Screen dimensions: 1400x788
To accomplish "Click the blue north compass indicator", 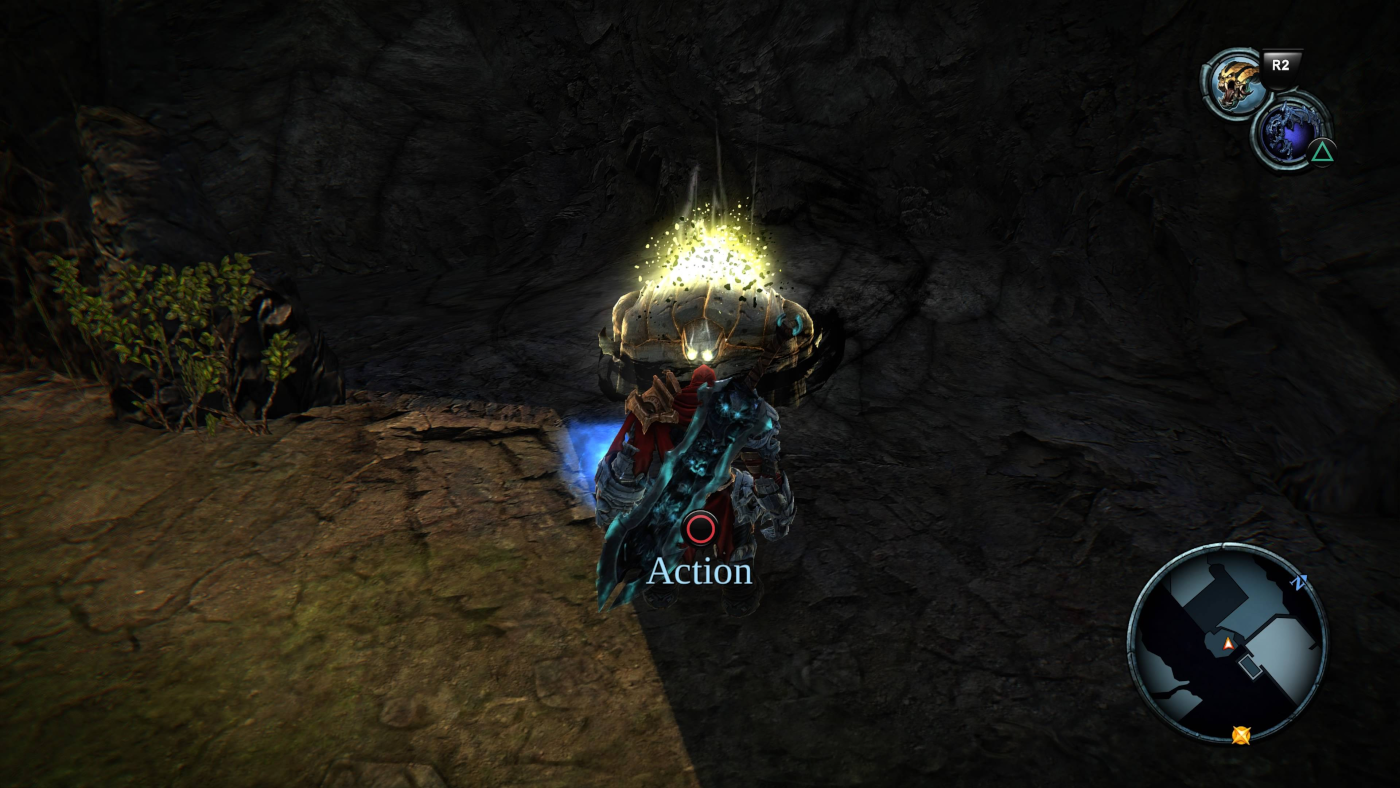I will pyautogui.click(x=1300, y=583).
